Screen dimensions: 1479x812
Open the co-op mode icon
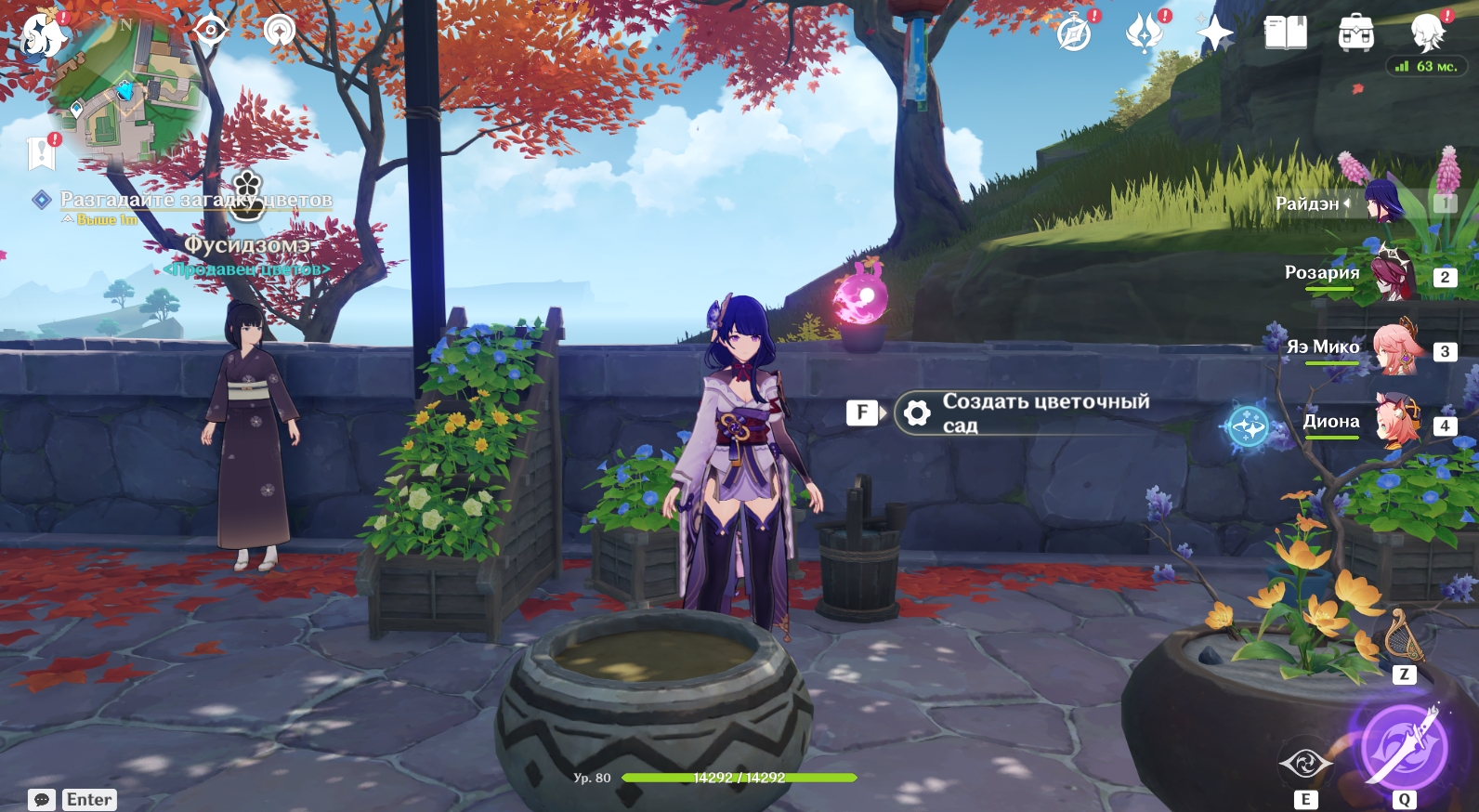pyautogui.click(x=279, y=30)
